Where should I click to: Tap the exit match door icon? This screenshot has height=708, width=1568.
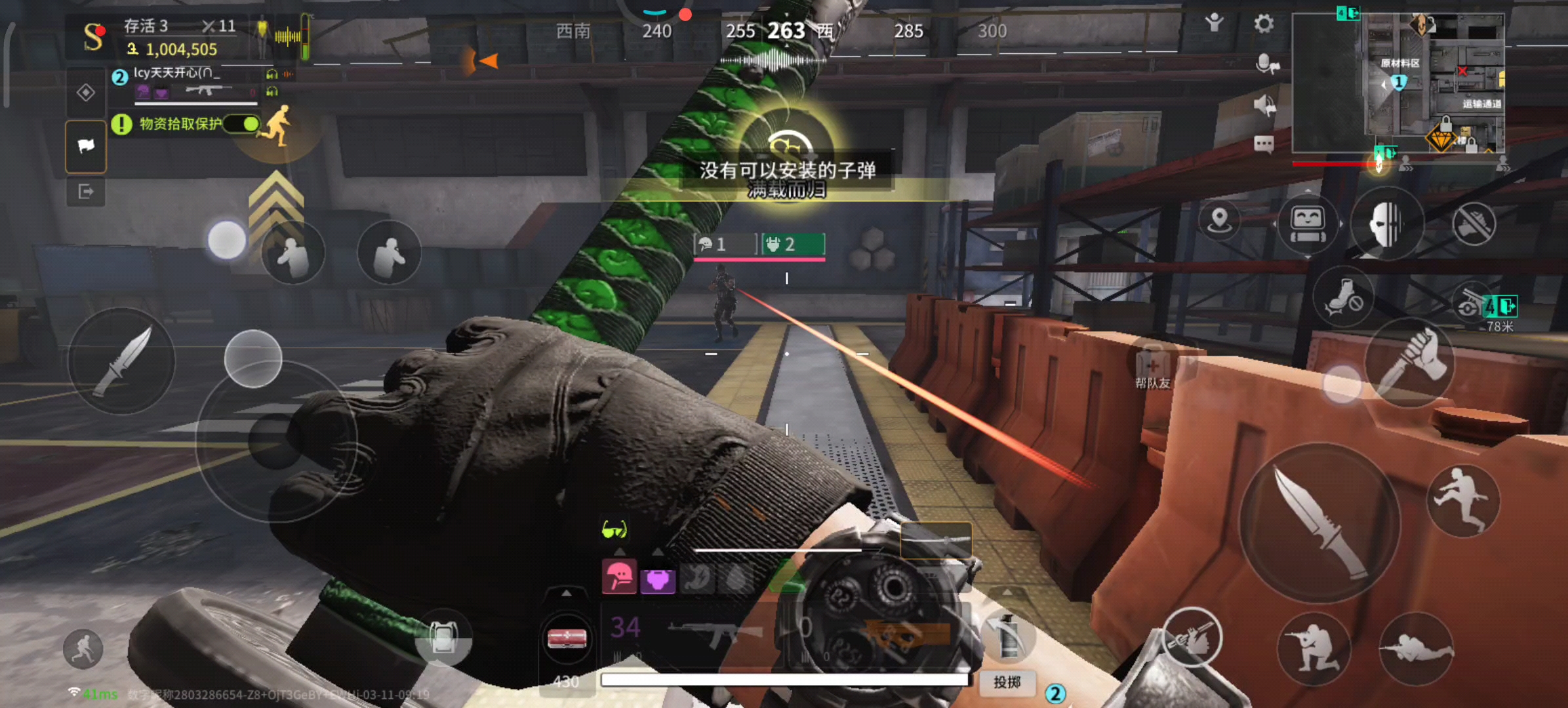[86, 191]
